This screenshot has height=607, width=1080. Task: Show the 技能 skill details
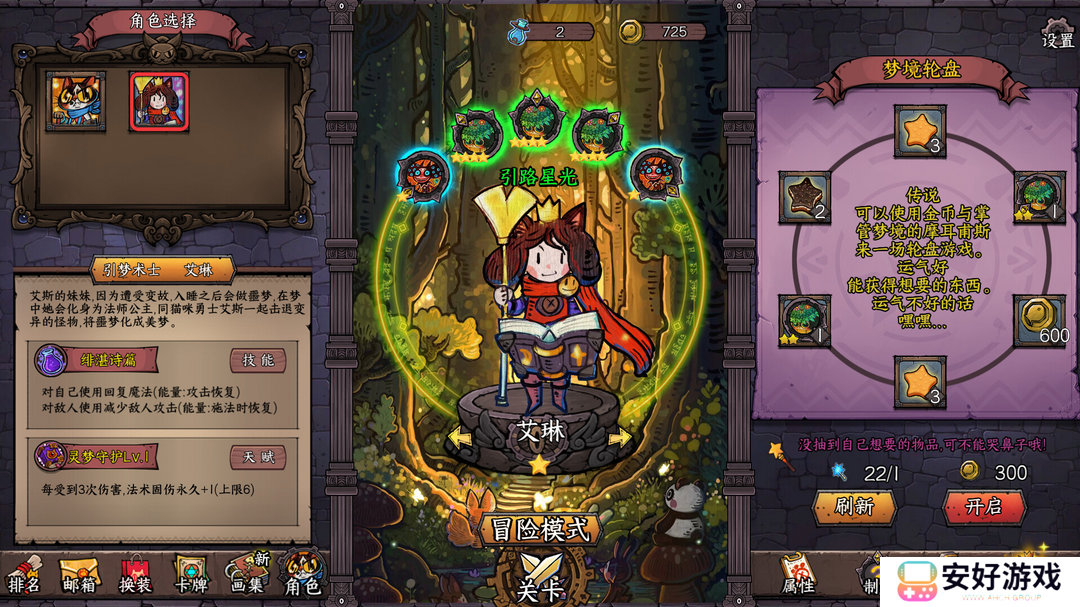[258, 360]
